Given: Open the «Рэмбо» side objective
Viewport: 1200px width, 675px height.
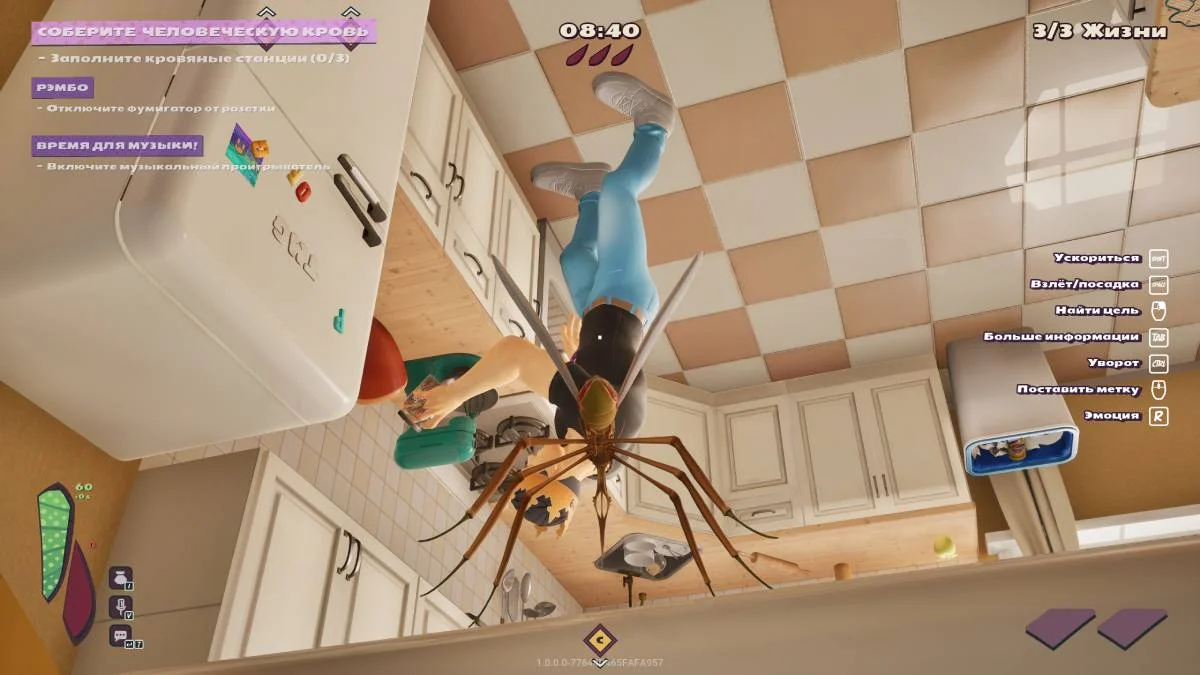Looking at the screenshot, I should pyautogui.click(x=62, y=88).
